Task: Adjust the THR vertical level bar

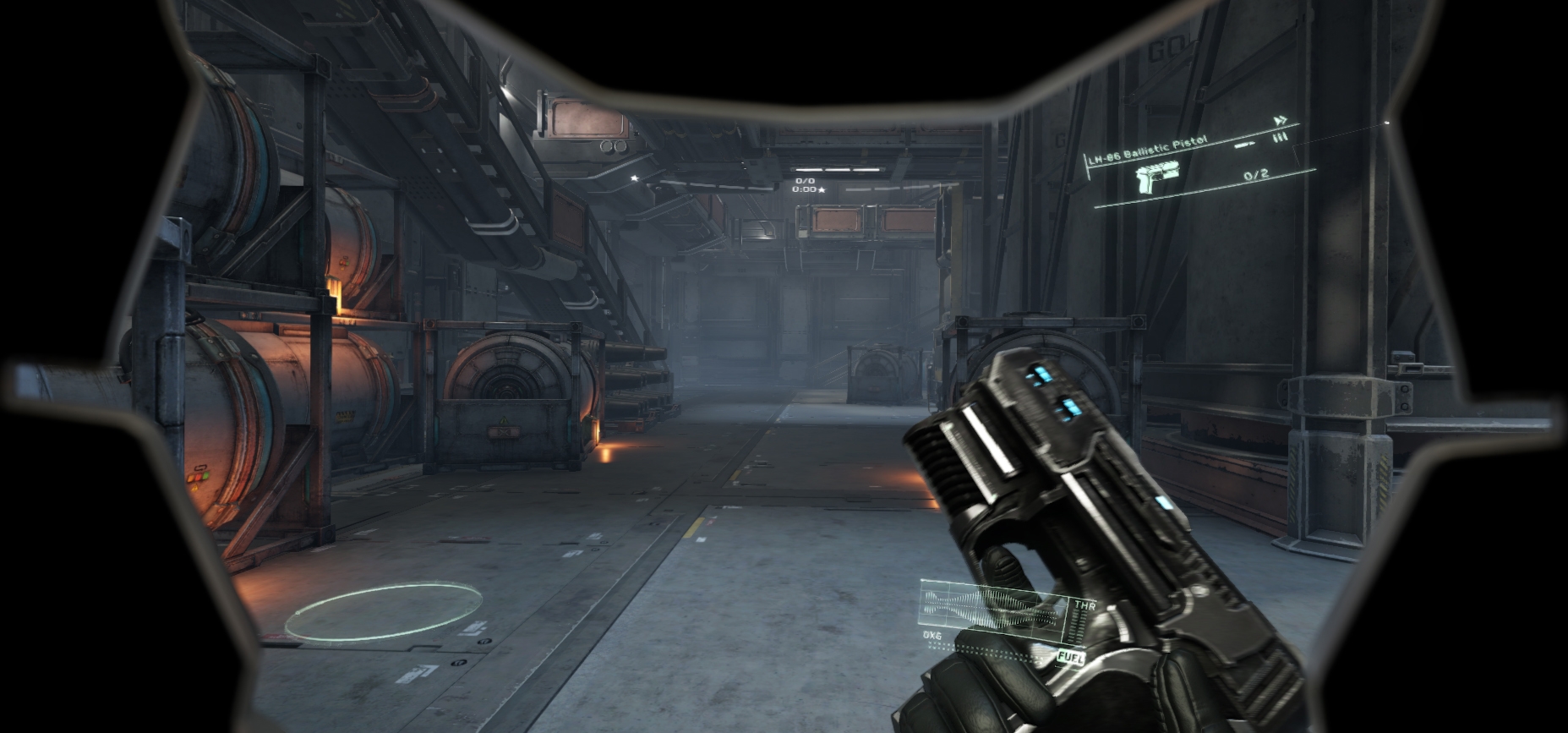Action: (x=1077, y=626)
